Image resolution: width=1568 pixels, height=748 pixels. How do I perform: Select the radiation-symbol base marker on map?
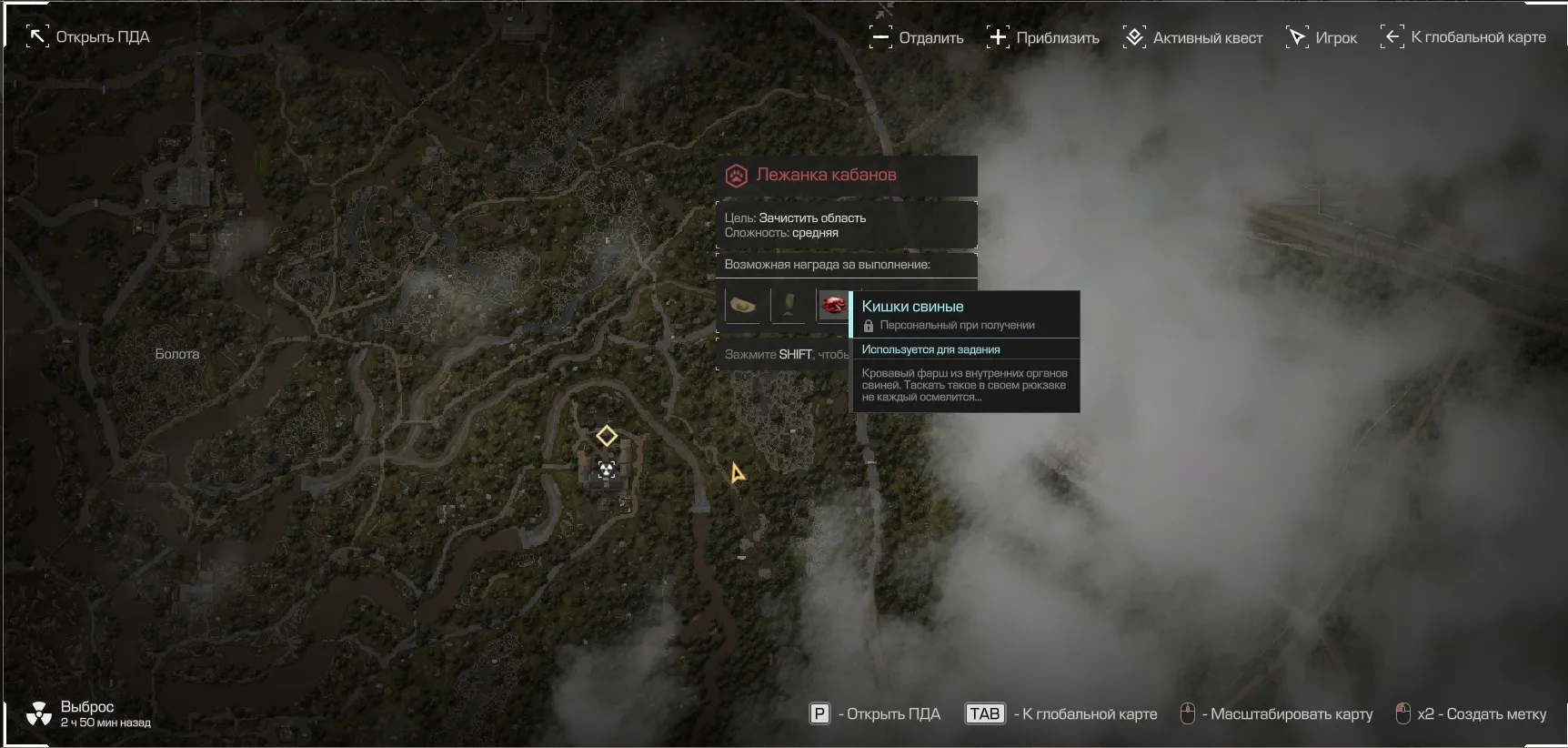(607, 470)
